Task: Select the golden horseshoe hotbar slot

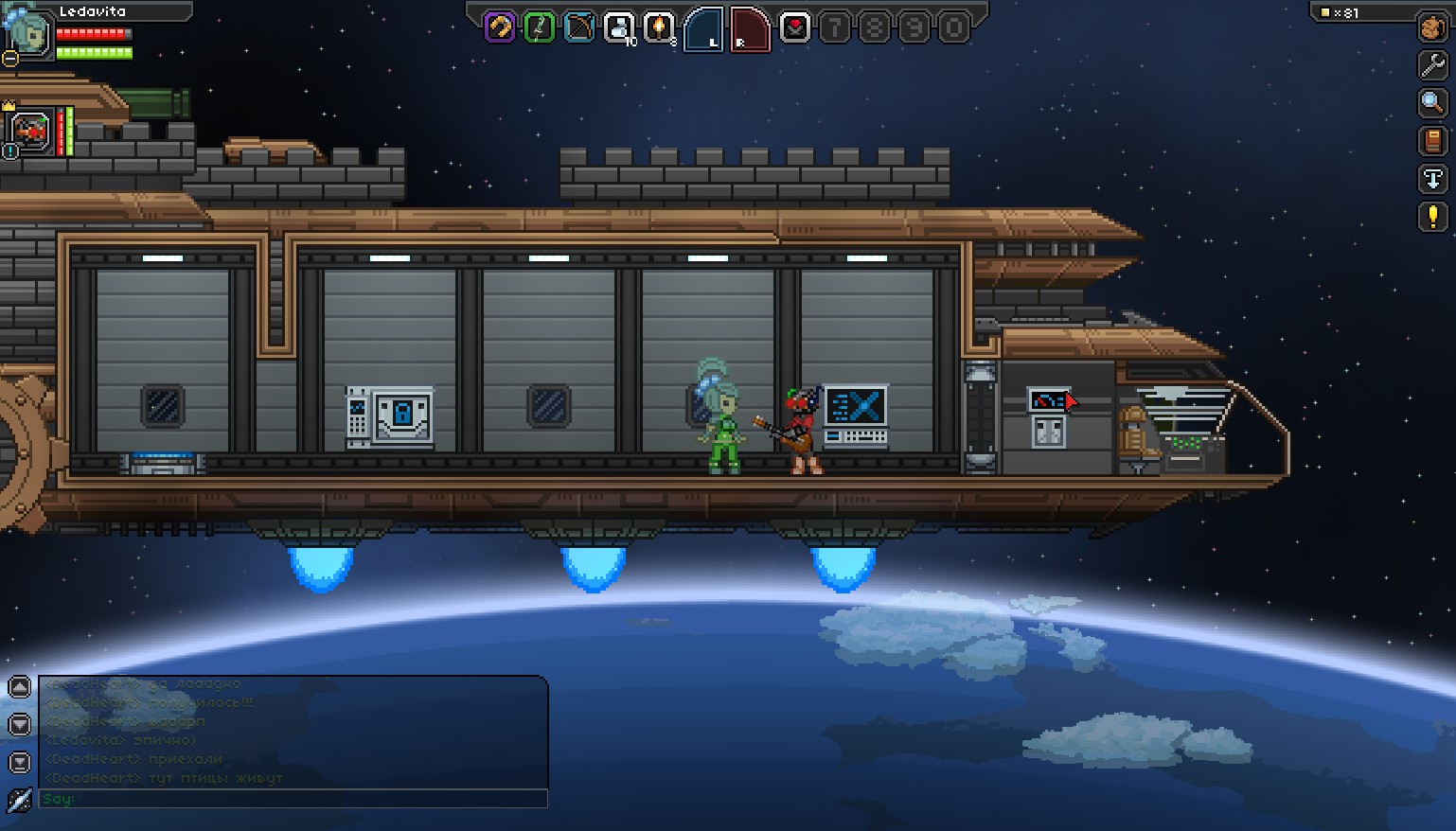Action: [499, 27]
